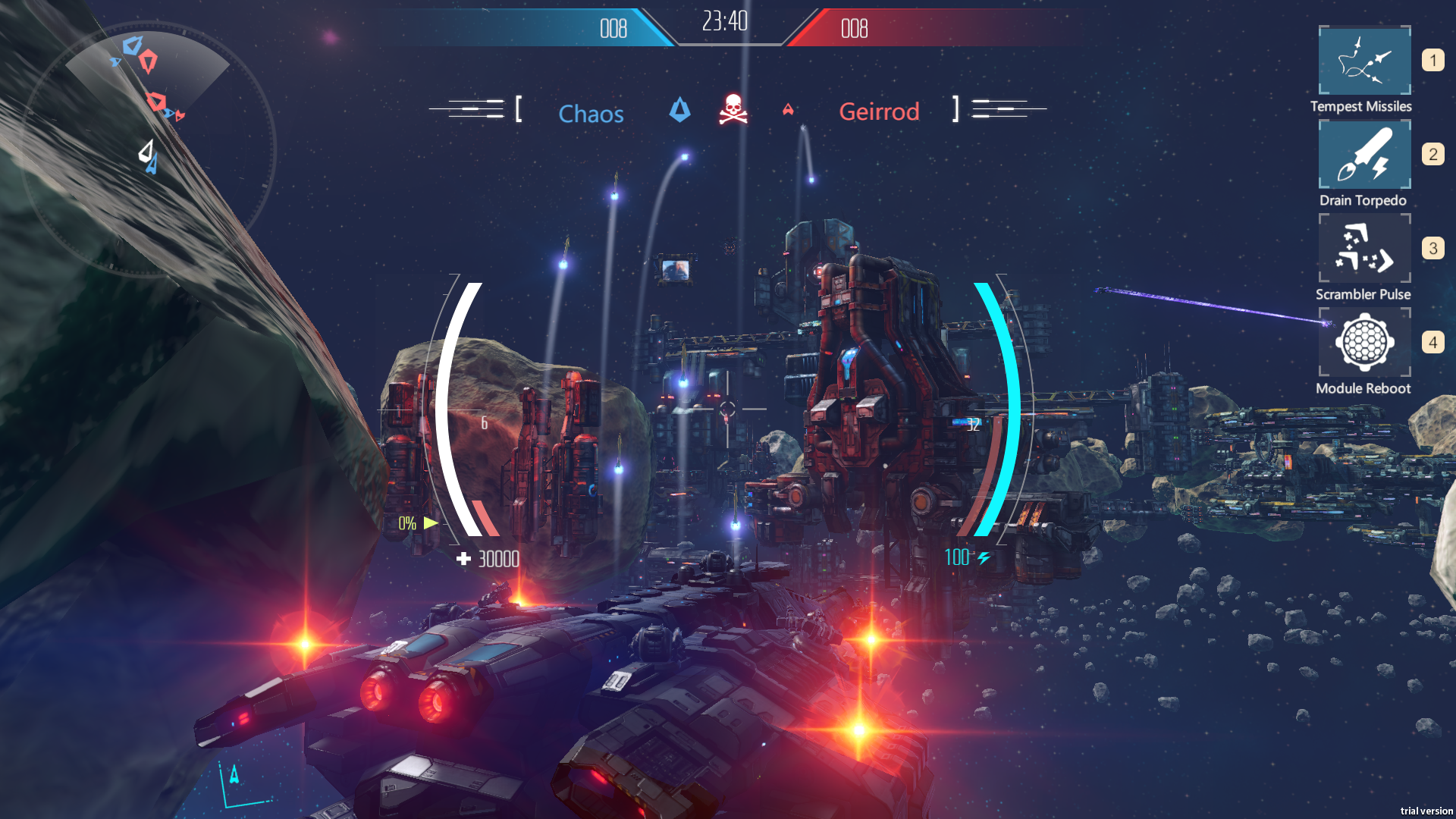Viewport: 1456px width, 819px height.
Task: Click the Chaos player name in the kill feed
Action: coord(591,114)
